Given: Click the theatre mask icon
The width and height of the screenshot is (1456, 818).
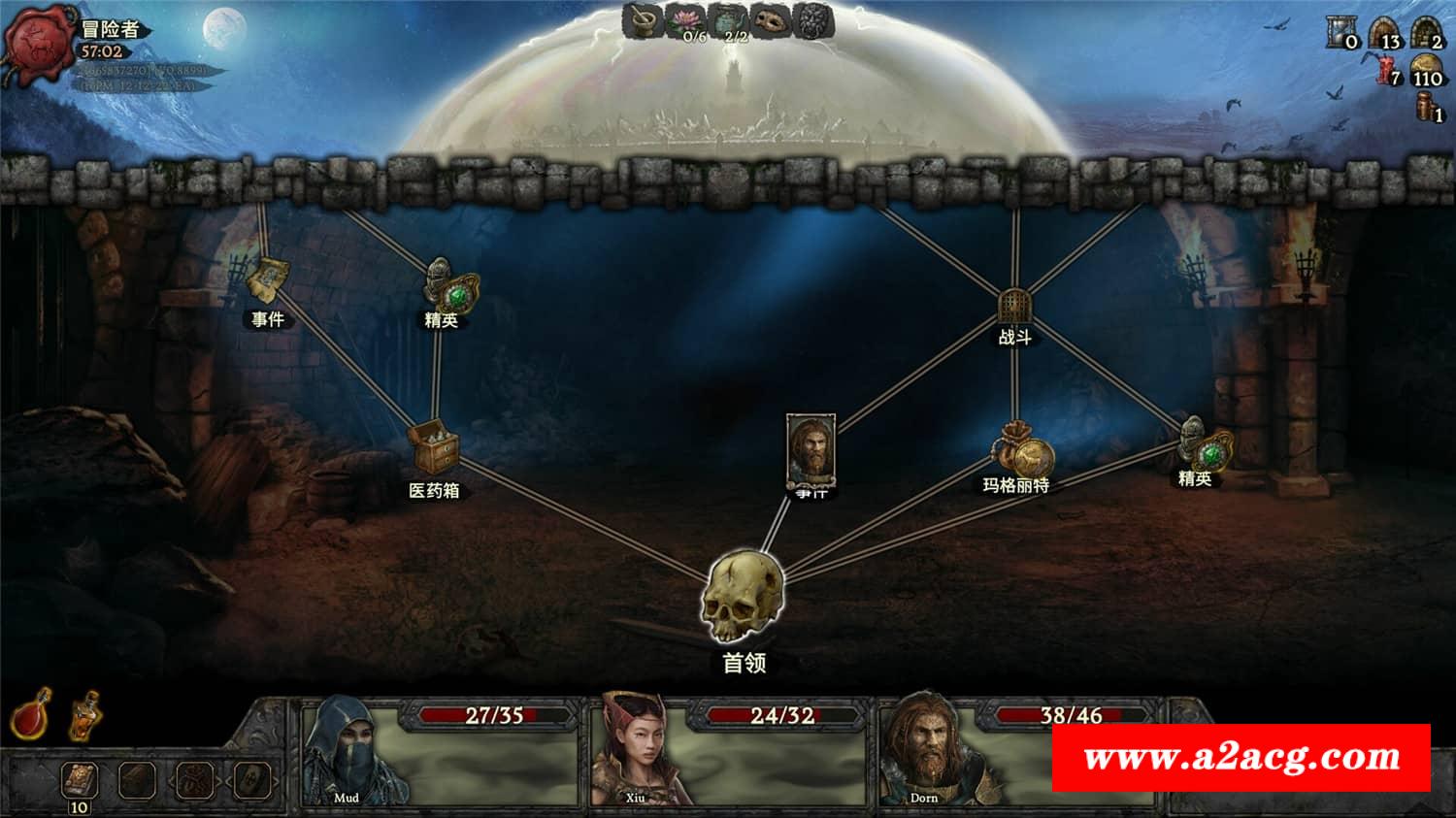Looking at the screenshot, I should pos(771,20).
